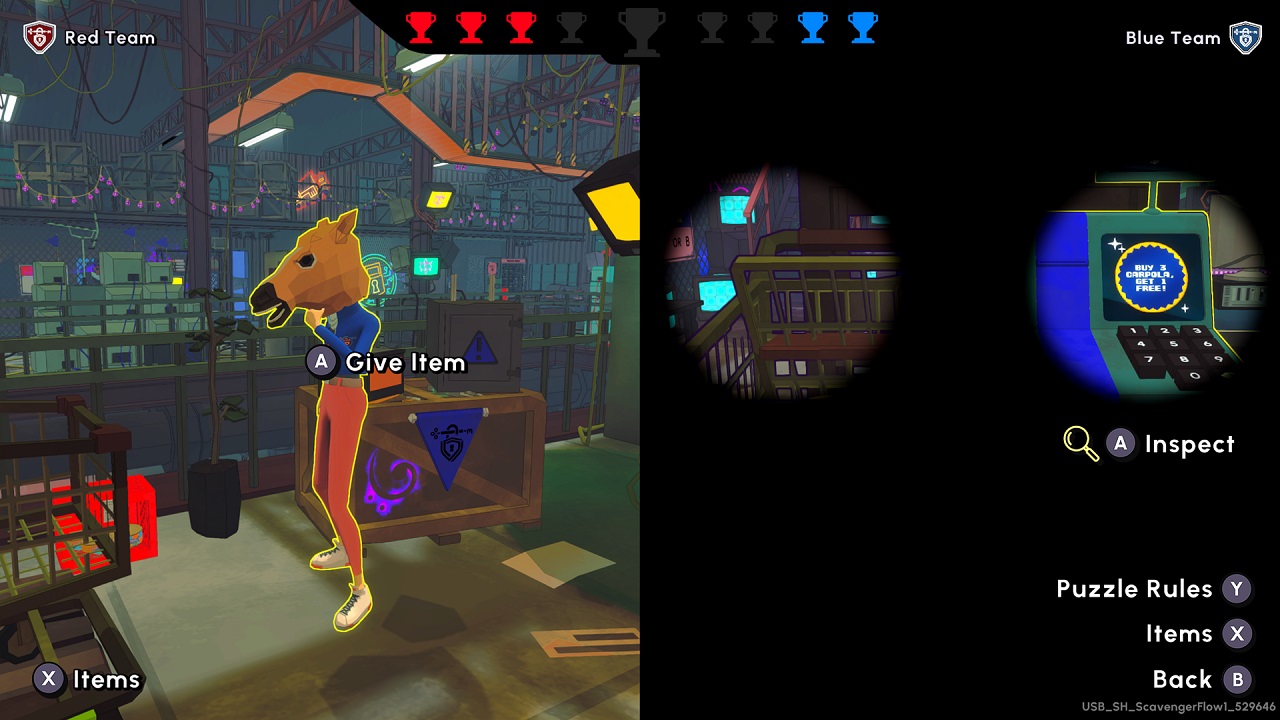Click the rightmost blue trophy icon
Screen dimensions: 1280x720
pyautogui.click(x=862, y=29)
